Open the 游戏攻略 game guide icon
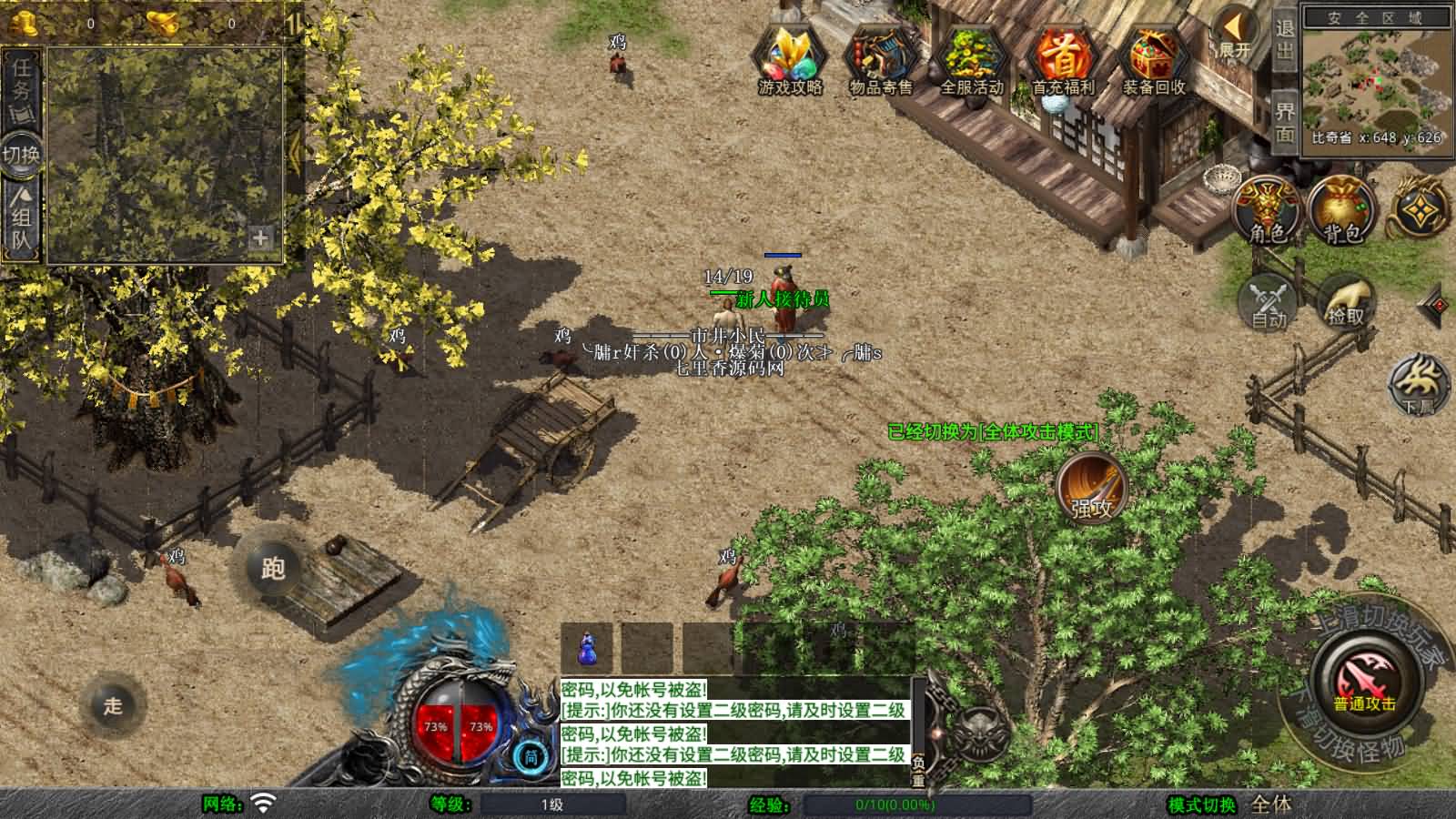The image size is (1456, 819). pos(790,59)
